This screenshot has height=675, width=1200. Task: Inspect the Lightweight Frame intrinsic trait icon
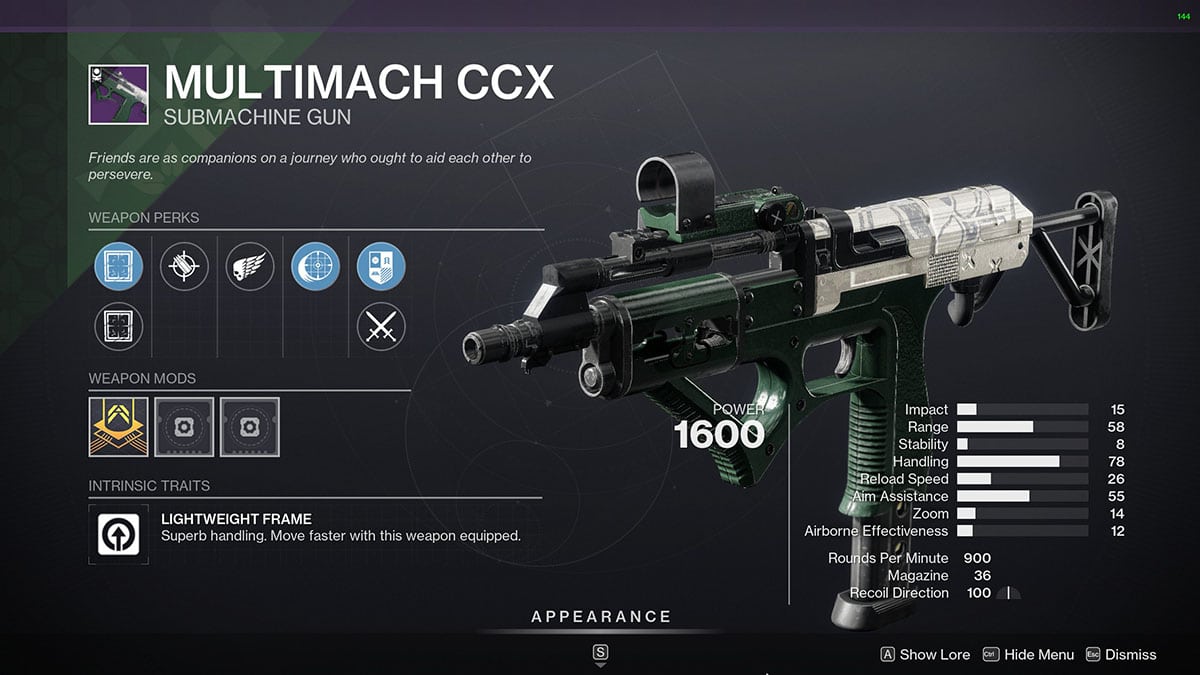point(119,533)
